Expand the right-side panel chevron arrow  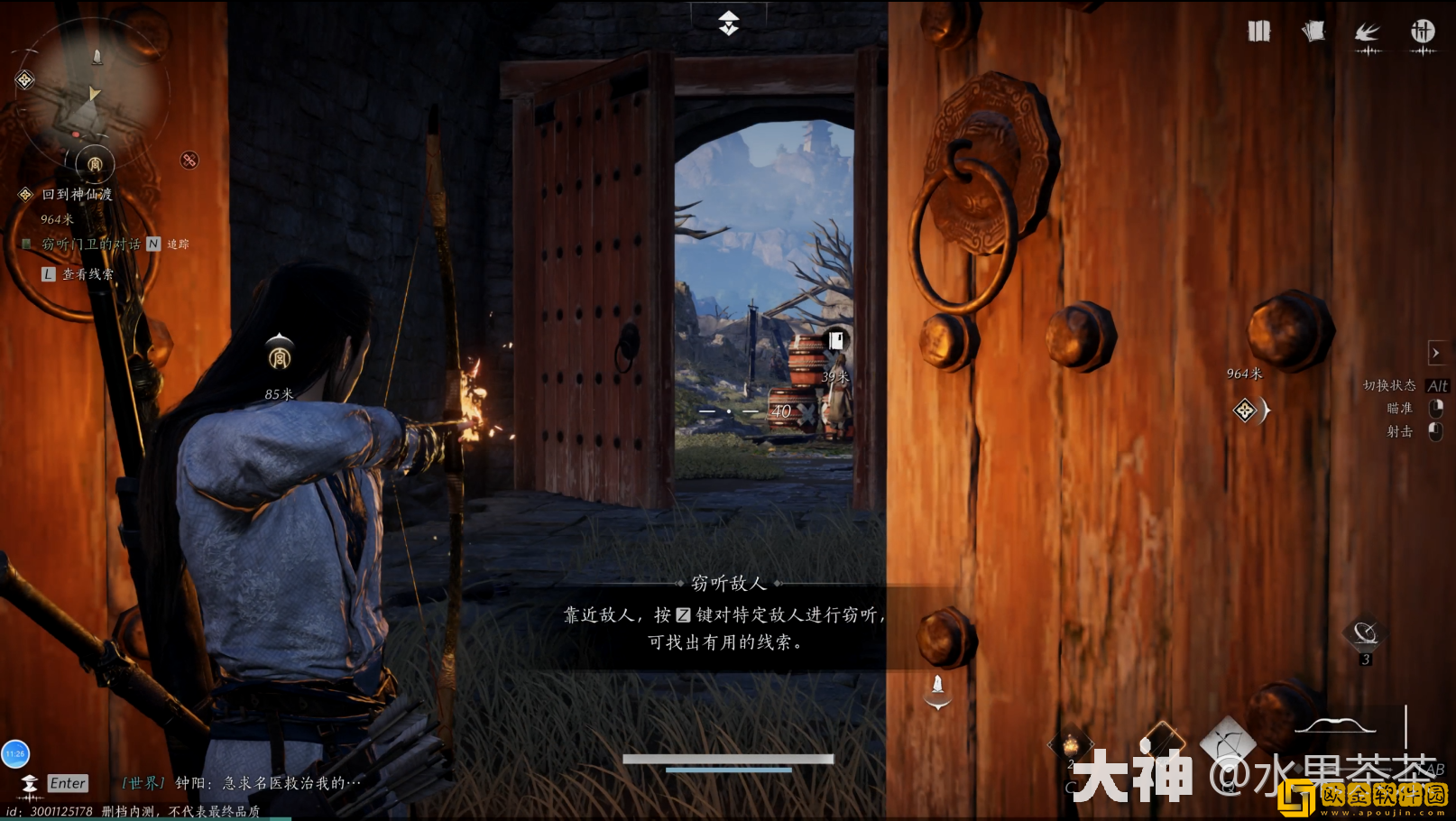pos(1435,352)
